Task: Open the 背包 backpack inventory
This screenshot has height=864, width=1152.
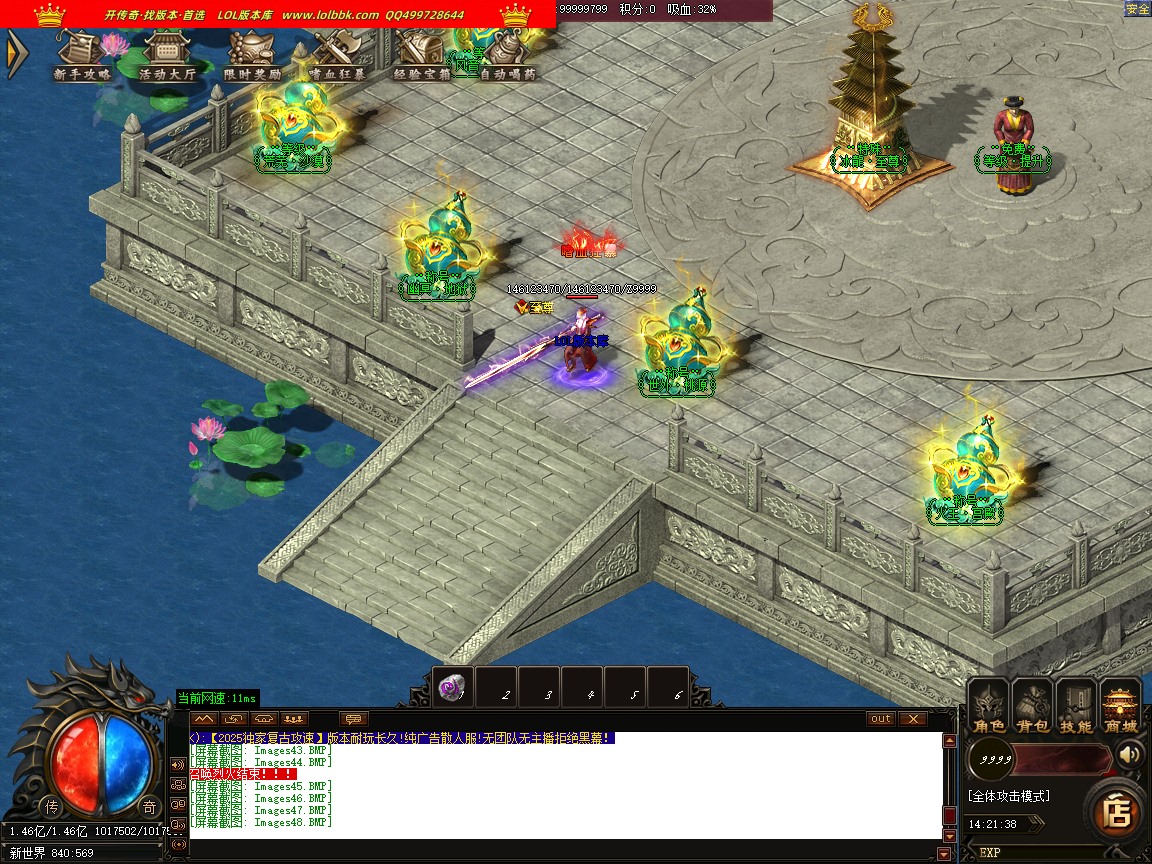Action: pyautogui.click(x=1033, y=707)
